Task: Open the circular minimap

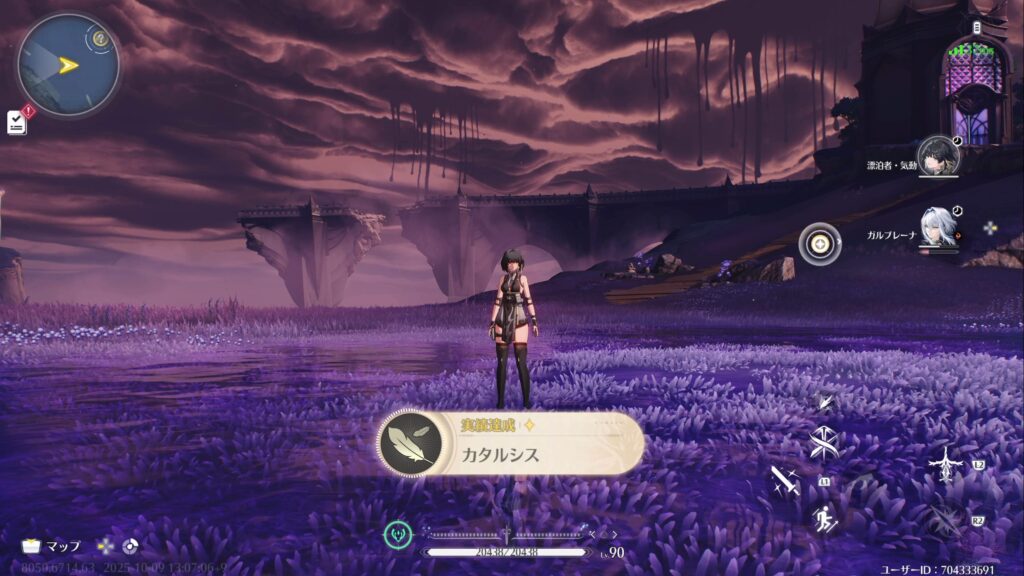Action: pyautogui.click(x=68, y=66)
